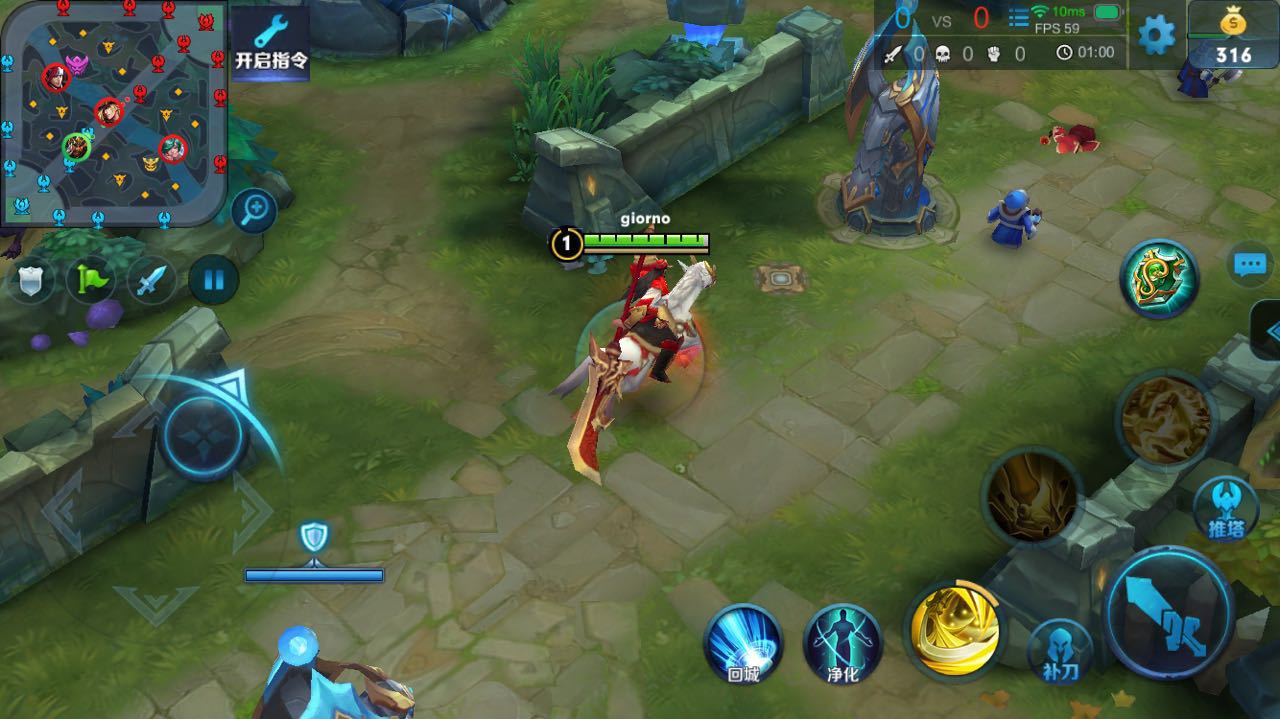Activate the 回城 recall ability
Image resolution: width=1280 pixels, height=719 pixels.
click(x=743, y=645)
